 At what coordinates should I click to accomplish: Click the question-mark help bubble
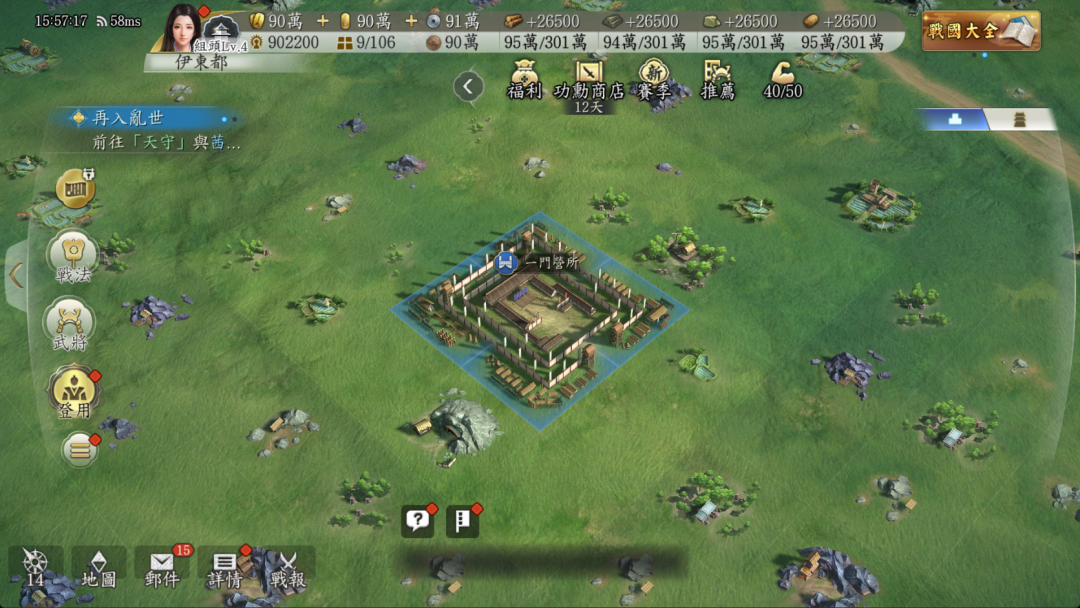coord(418,520)
